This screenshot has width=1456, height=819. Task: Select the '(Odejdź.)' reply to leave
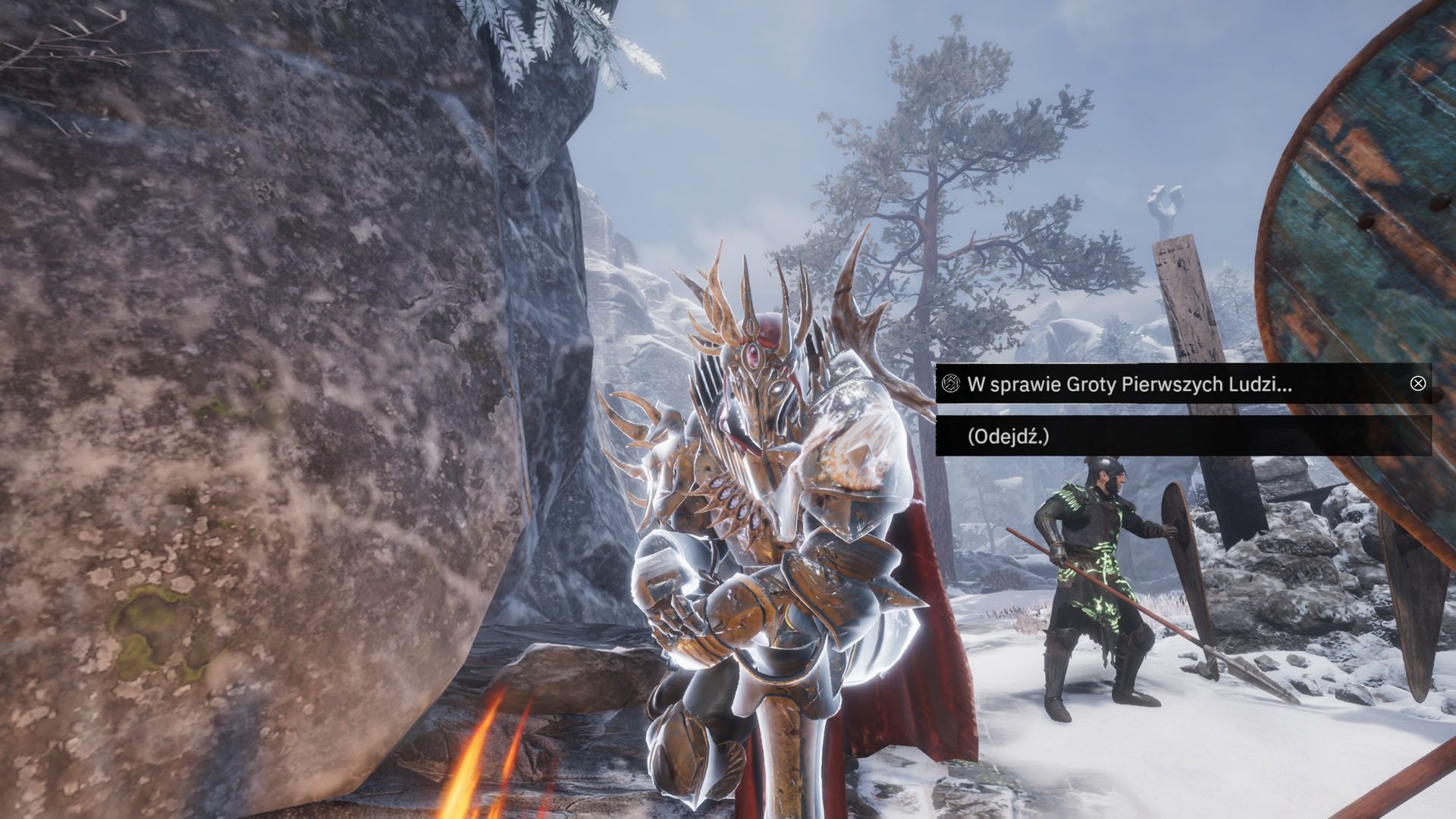[1009, 436]
